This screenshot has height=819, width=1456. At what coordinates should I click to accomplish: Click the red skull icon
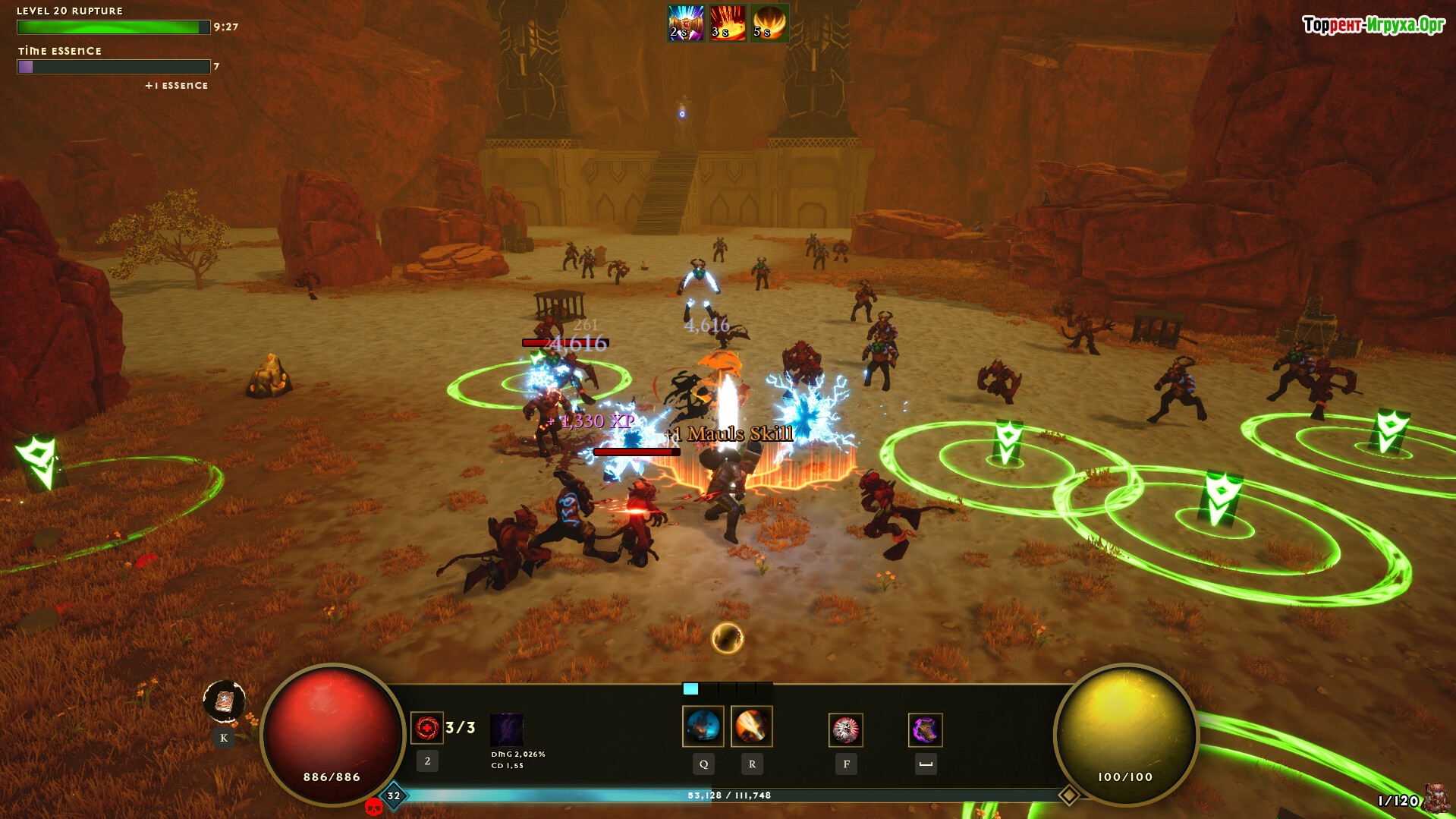pyautogui.click(x=373, y=807)
